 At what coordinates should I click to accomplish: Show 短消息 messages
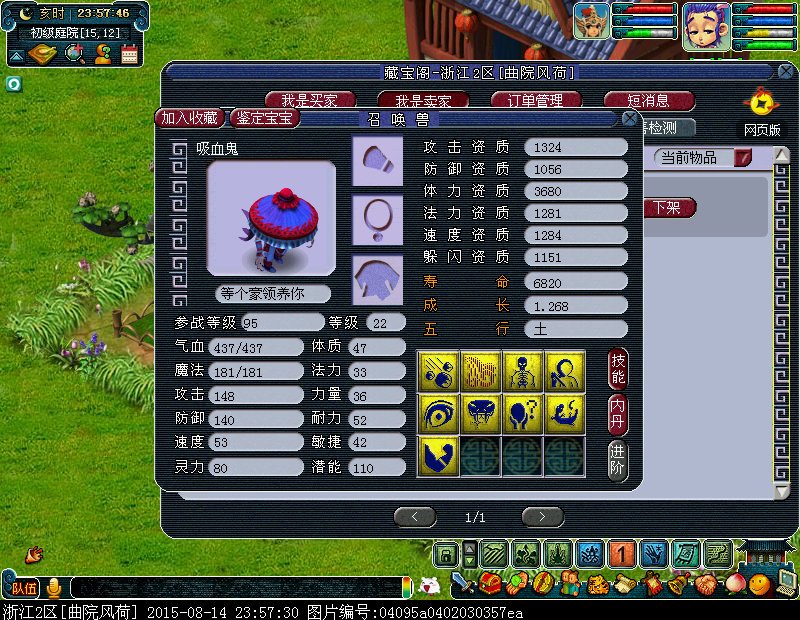tap(648, 101)
